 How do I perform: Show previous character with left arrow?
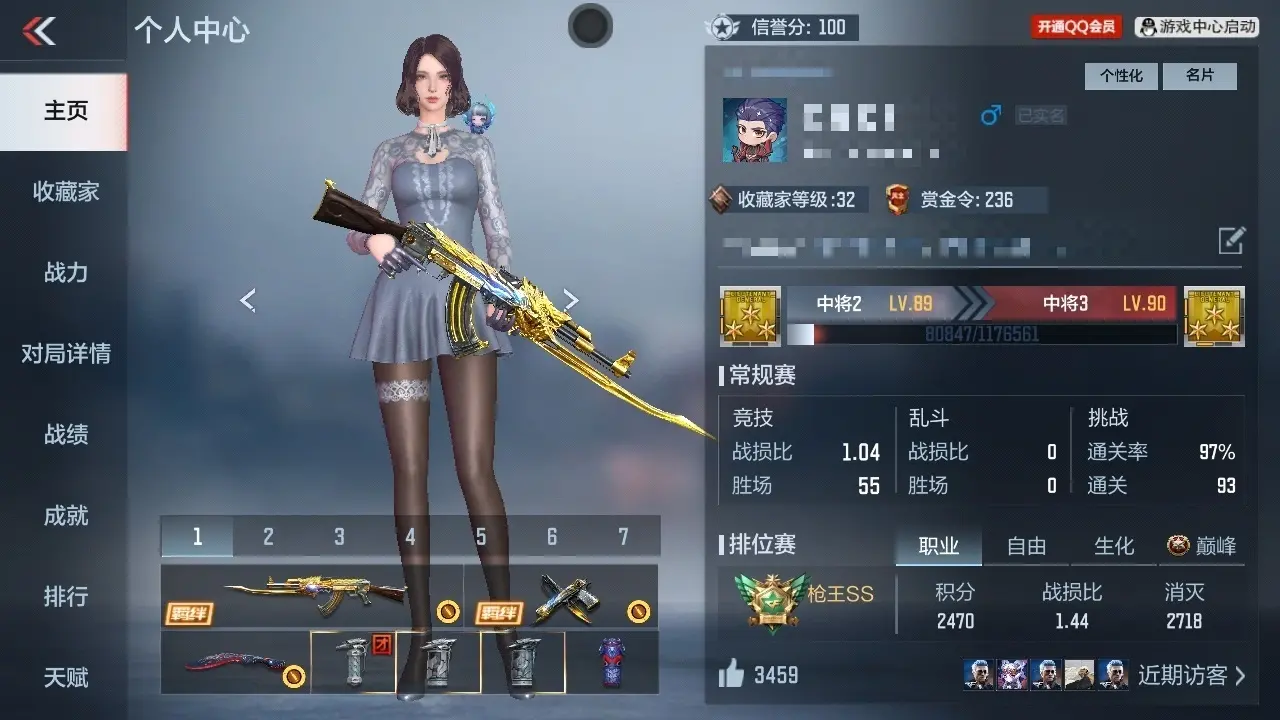[248, 299]
